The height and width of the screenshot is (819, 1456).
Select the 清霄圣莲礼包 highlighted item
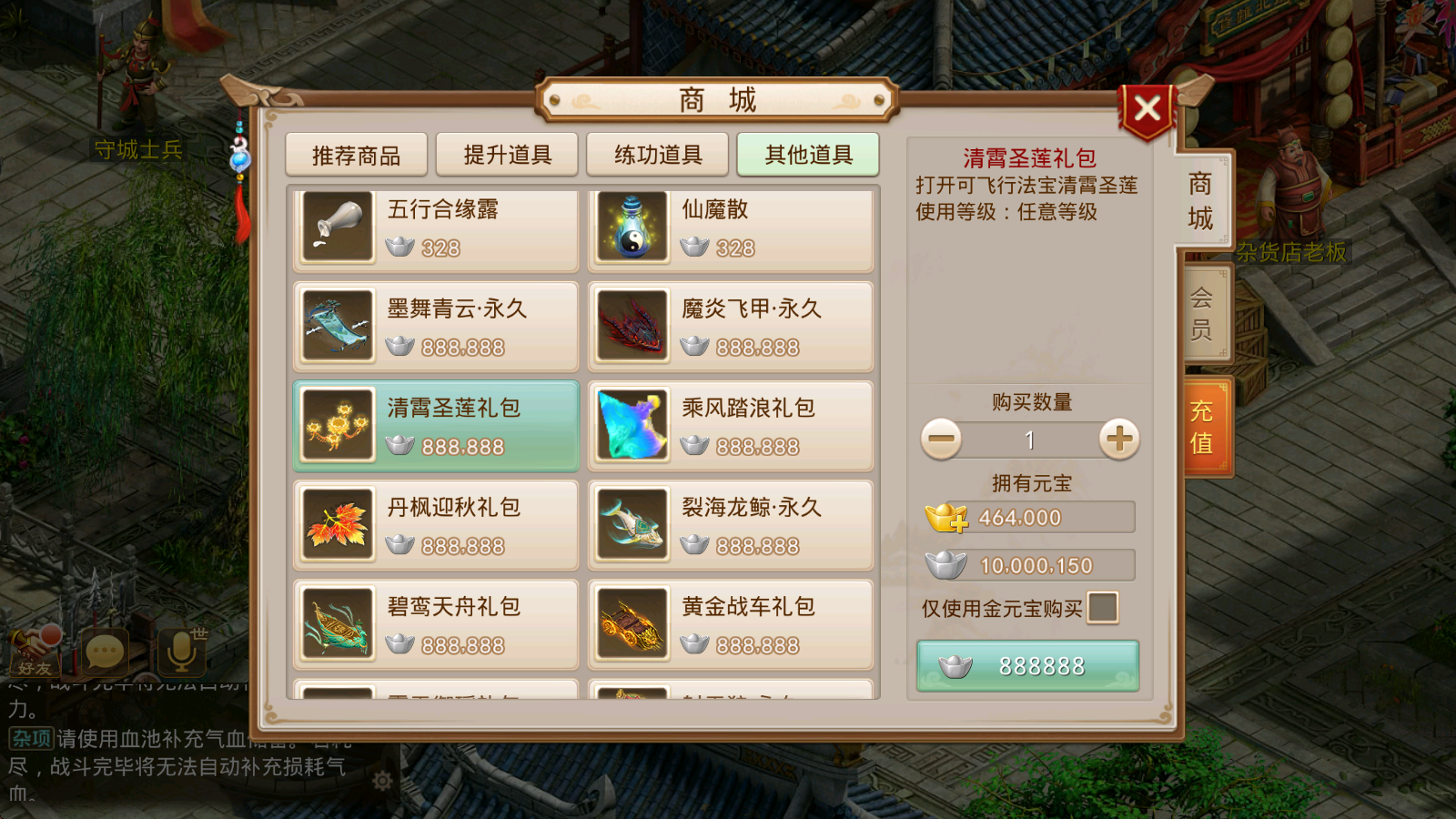pos(435,425)
